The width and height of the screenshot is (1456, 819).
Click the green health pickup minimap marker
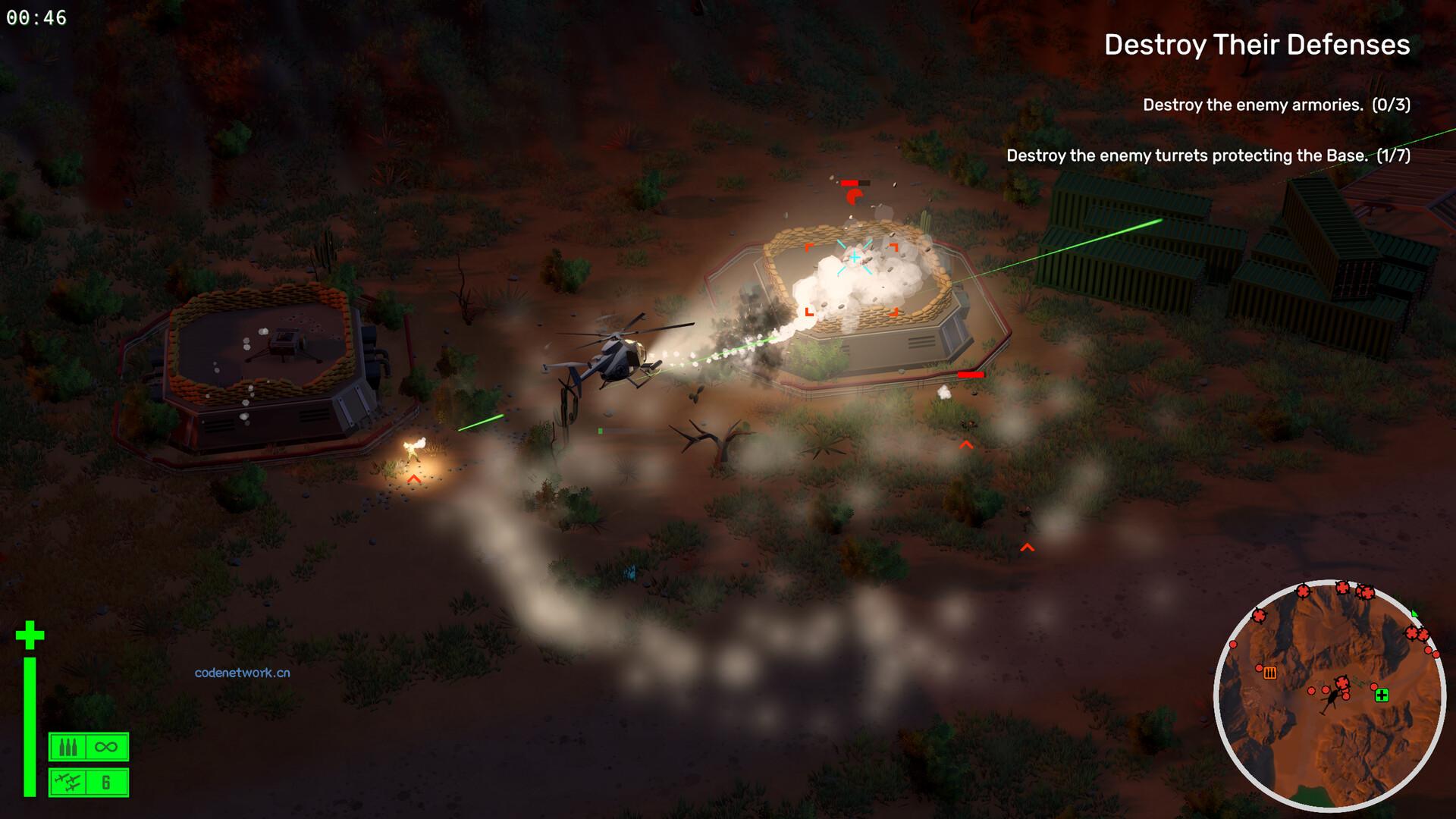[1382, 695]
